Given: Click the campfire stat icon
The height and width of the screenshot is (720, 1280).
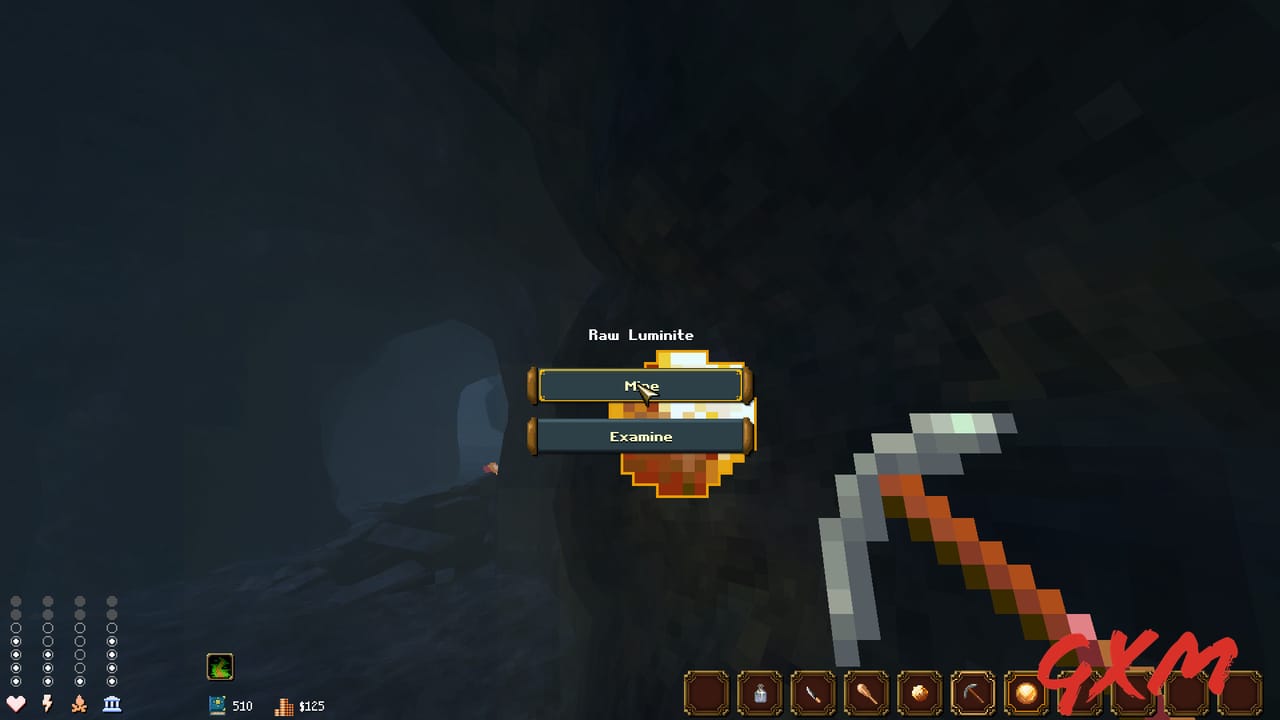Looking at the screenshot, I should pyautogui.click(x=79, y=705).
